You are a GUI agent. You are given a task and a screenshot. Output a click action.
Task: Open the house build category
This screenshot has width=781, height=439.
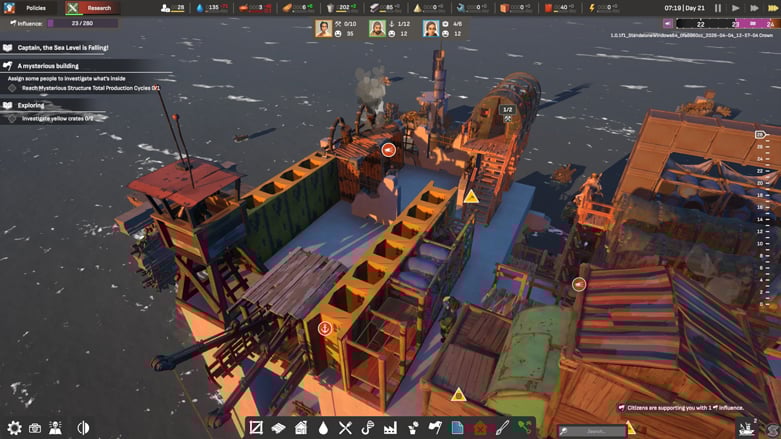tap(301, 428)
